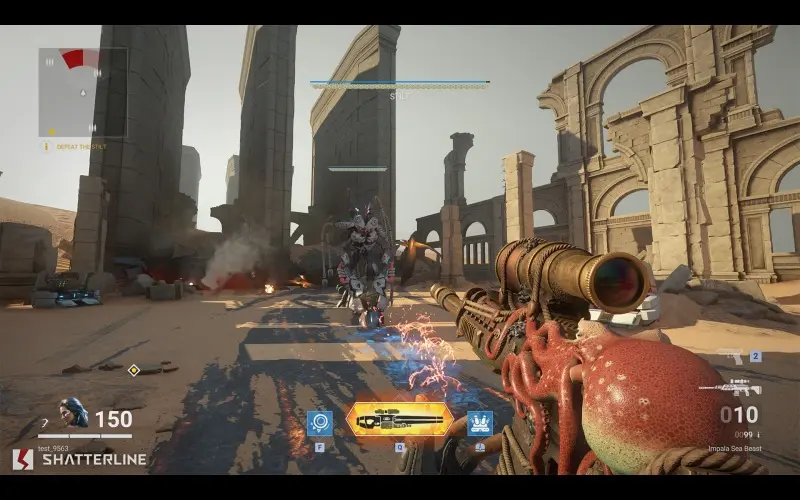Screen dimensions: 800x500
Task: Use the blue crown ability icon
Action: pyautogui.click(x=480, y=423)
